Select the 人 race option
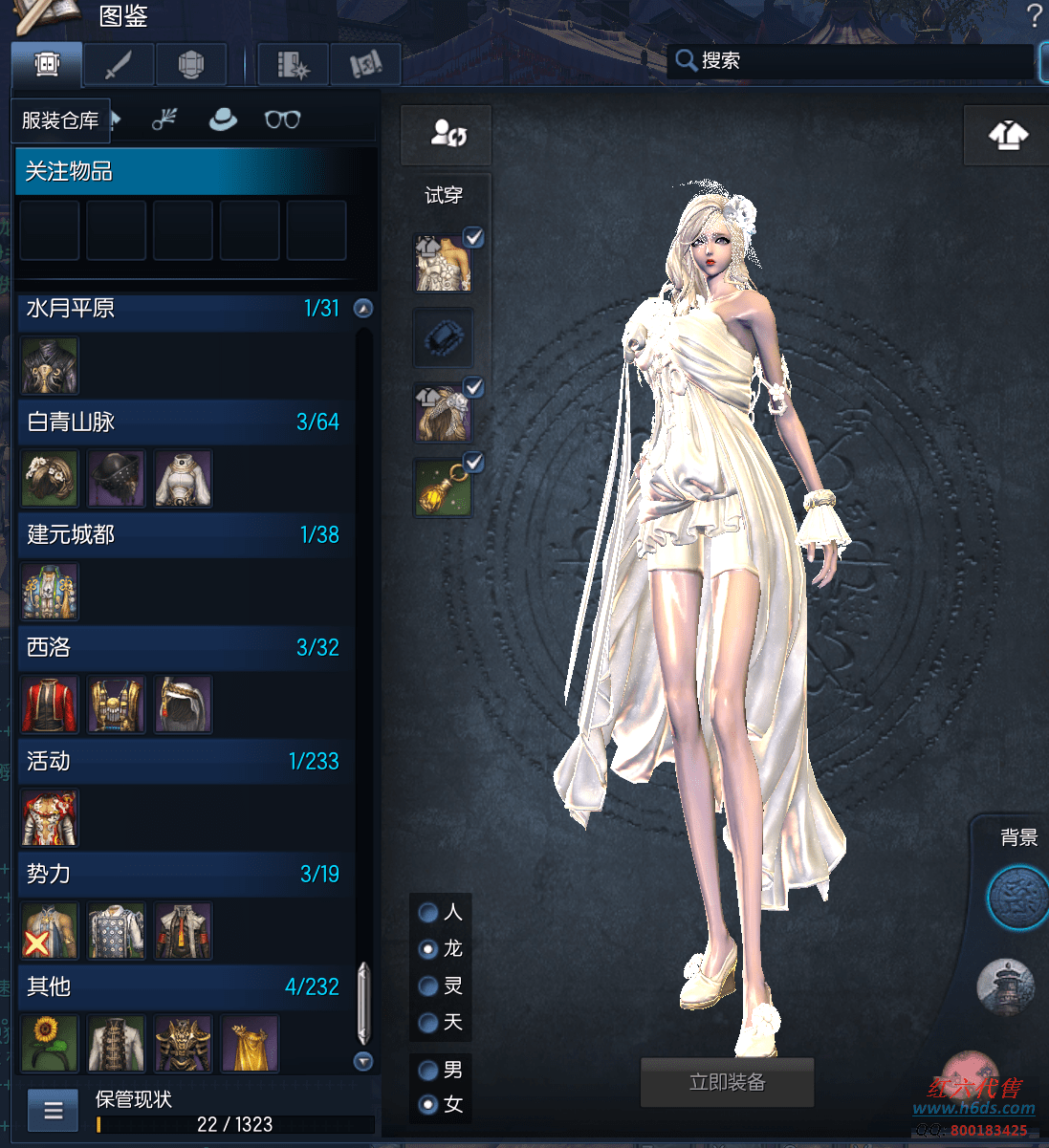 (x=428, y=913)
